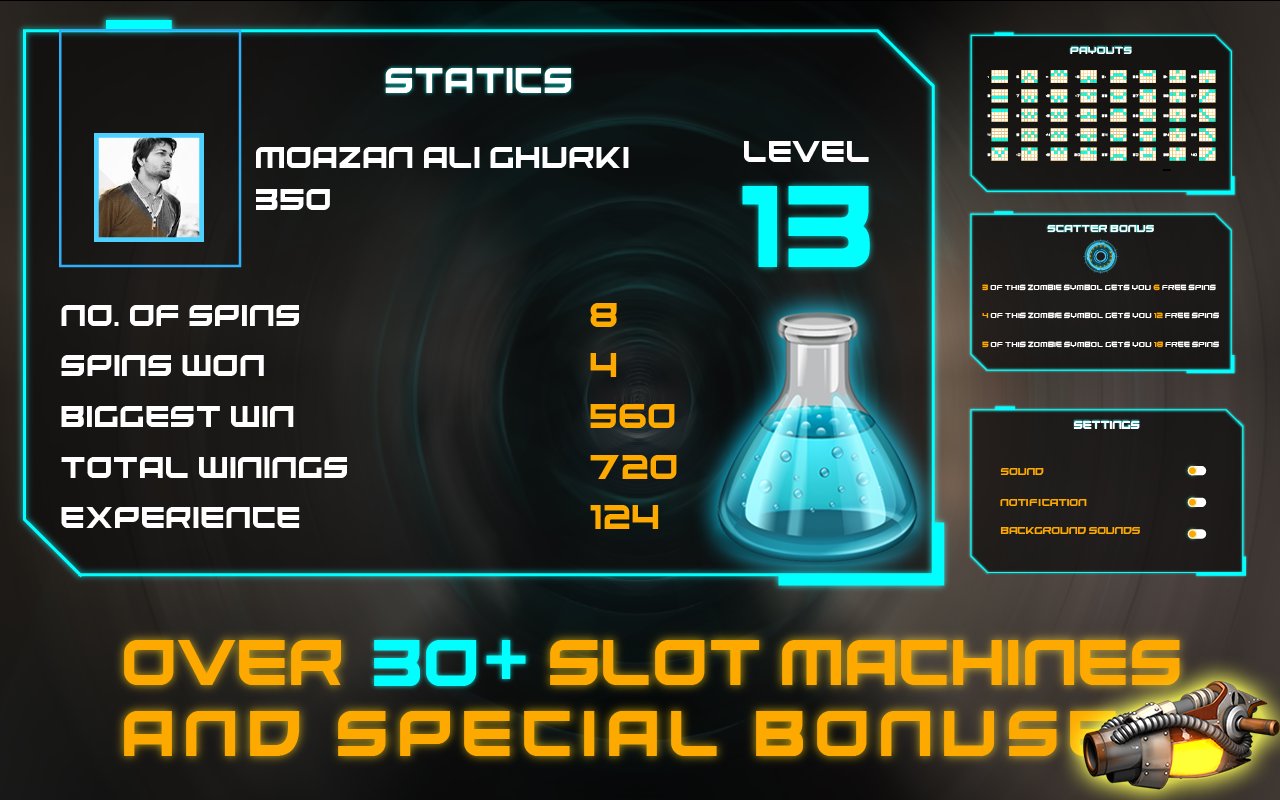Select payline pattern 7 in the Payouts panel

(x=1029, y=95)
